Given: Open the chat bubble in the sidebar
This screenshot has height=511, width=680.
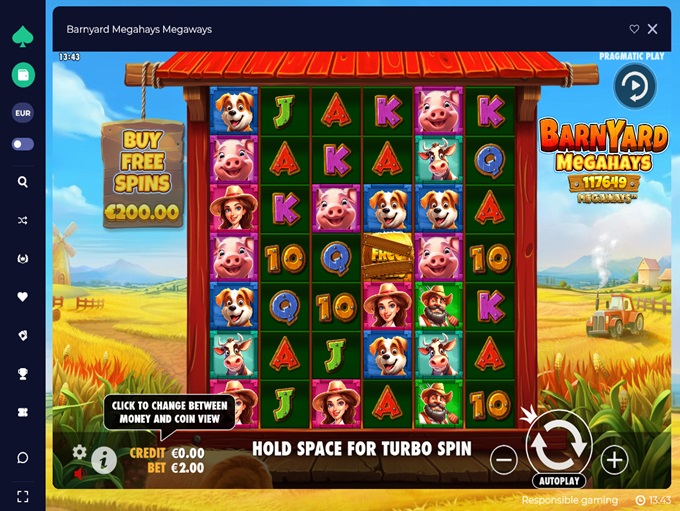Looking at the screenshot, I should click(22, 457).
